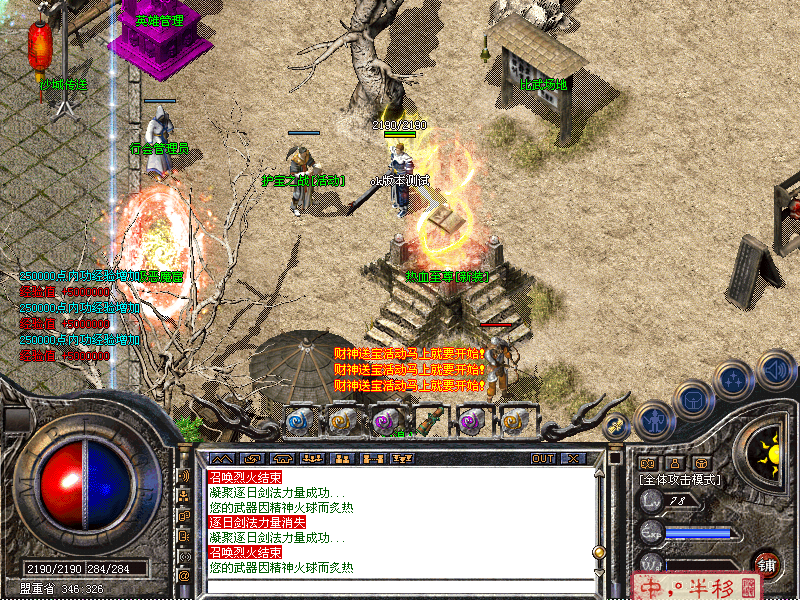This screenshot has width=800, height=600.
Task: Toggle the sound speaker button
Action: (775, 371)
